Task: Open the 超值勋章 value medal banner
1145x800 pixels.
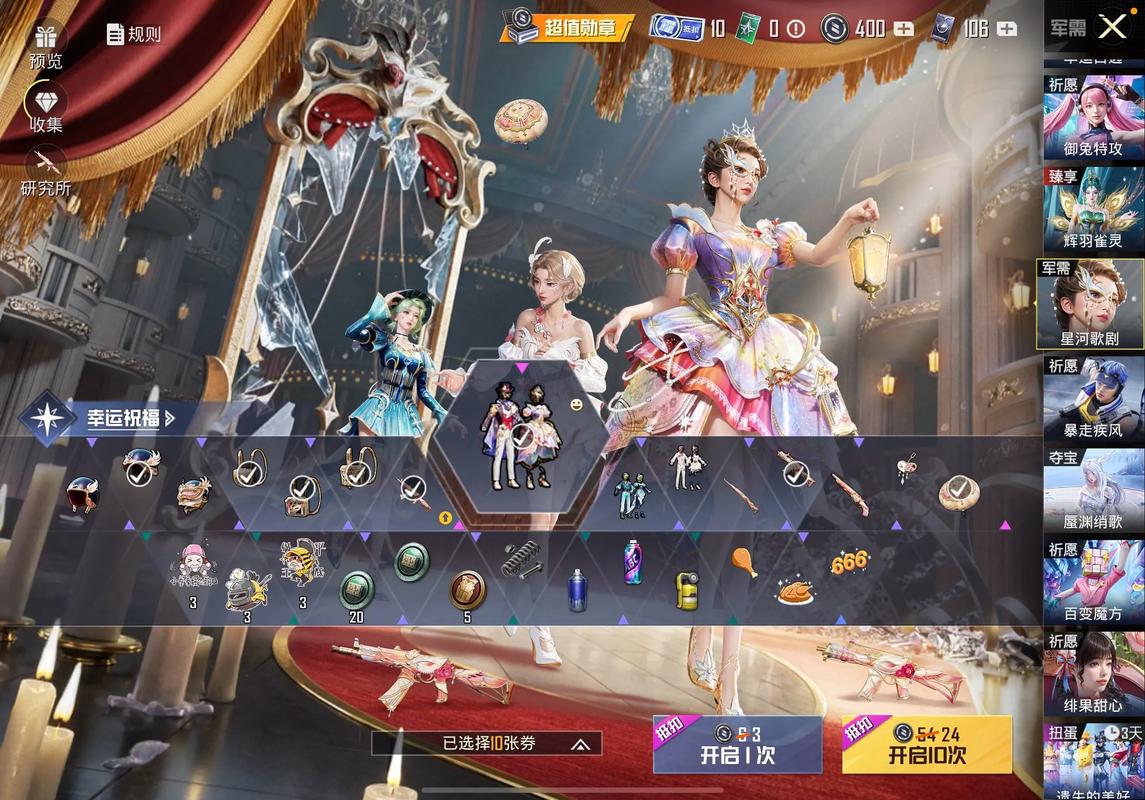Action: (567, 28)
